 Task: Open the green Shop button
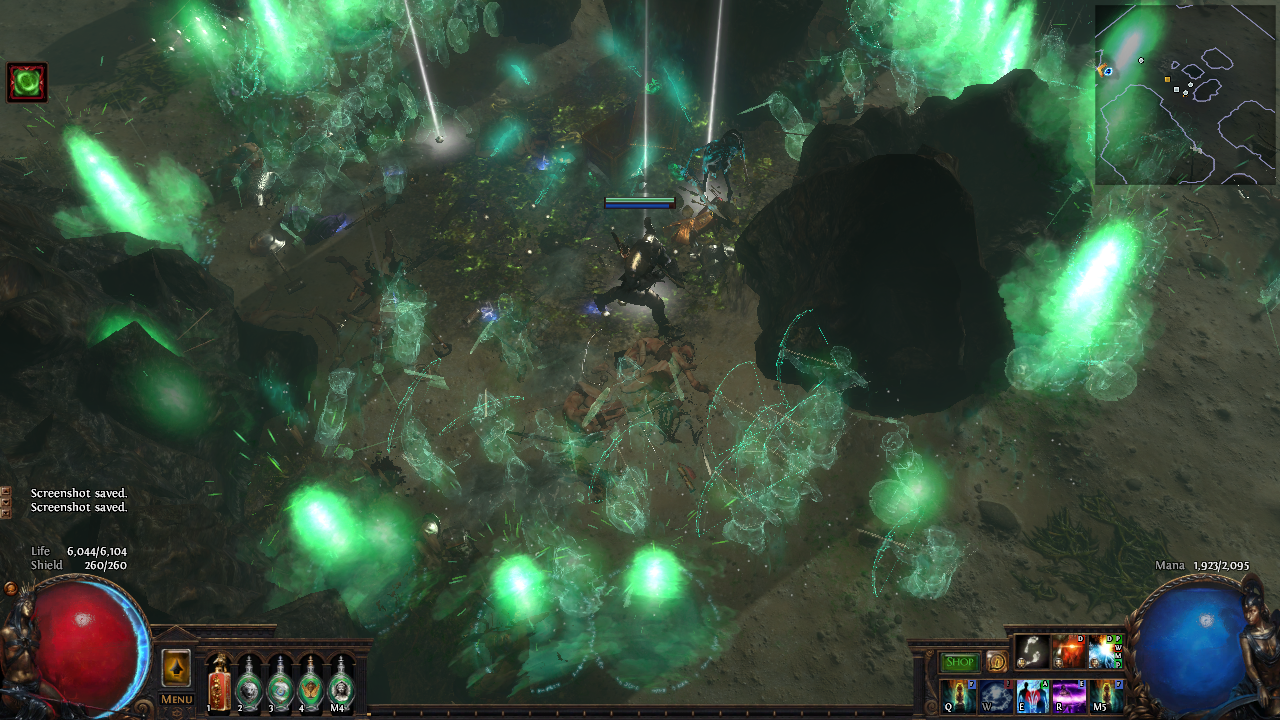[x=960, y=662]
